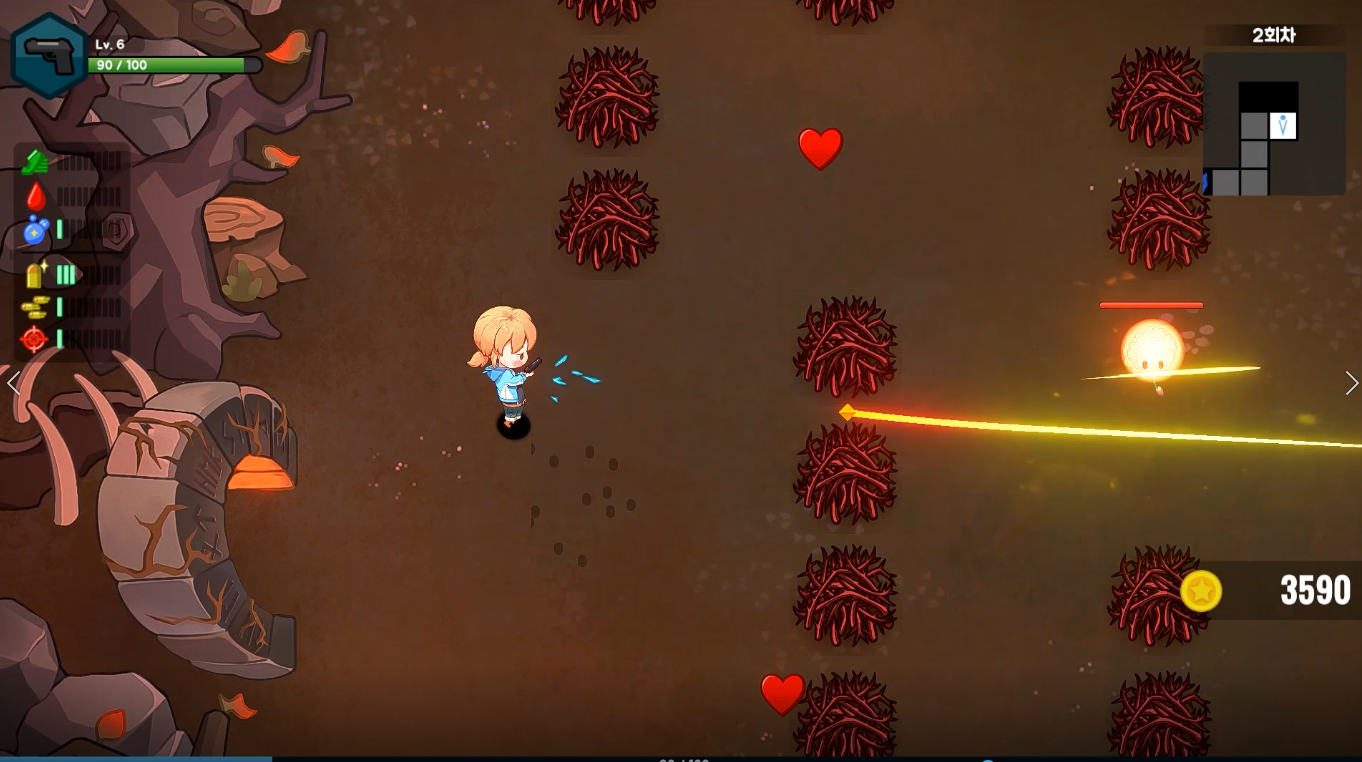Open the dungeon room minimap
This screenshot has width=1362, height=762.
[x=1272, y=125]
